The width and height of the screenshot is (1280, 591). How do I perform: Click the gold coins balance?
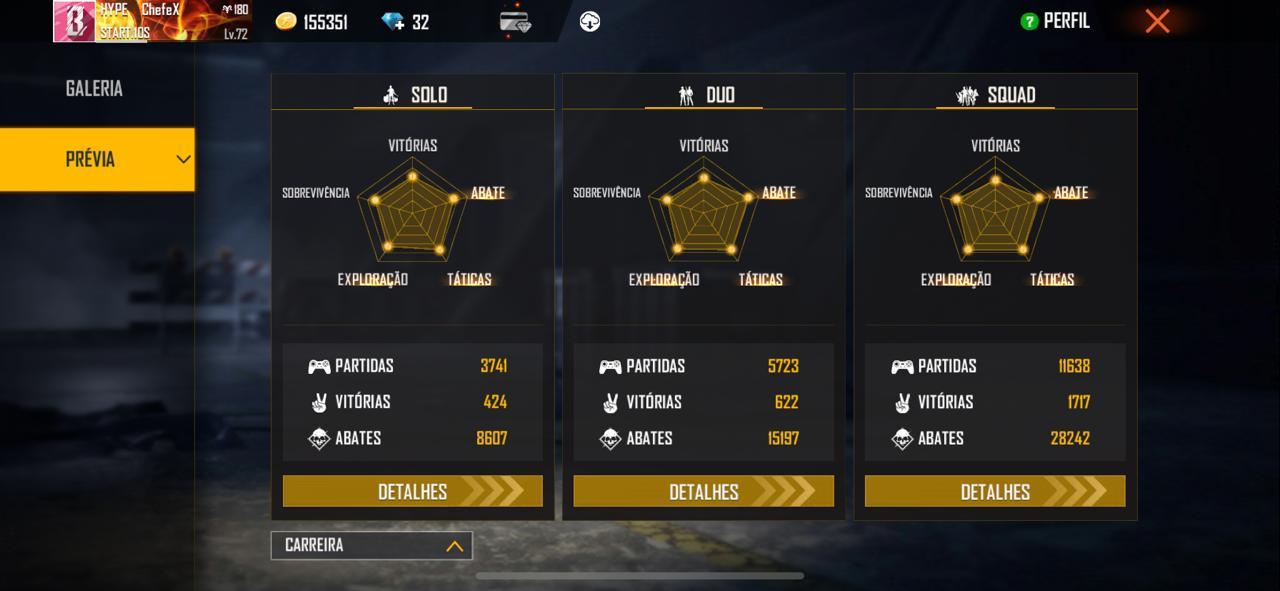pos(312,22)
